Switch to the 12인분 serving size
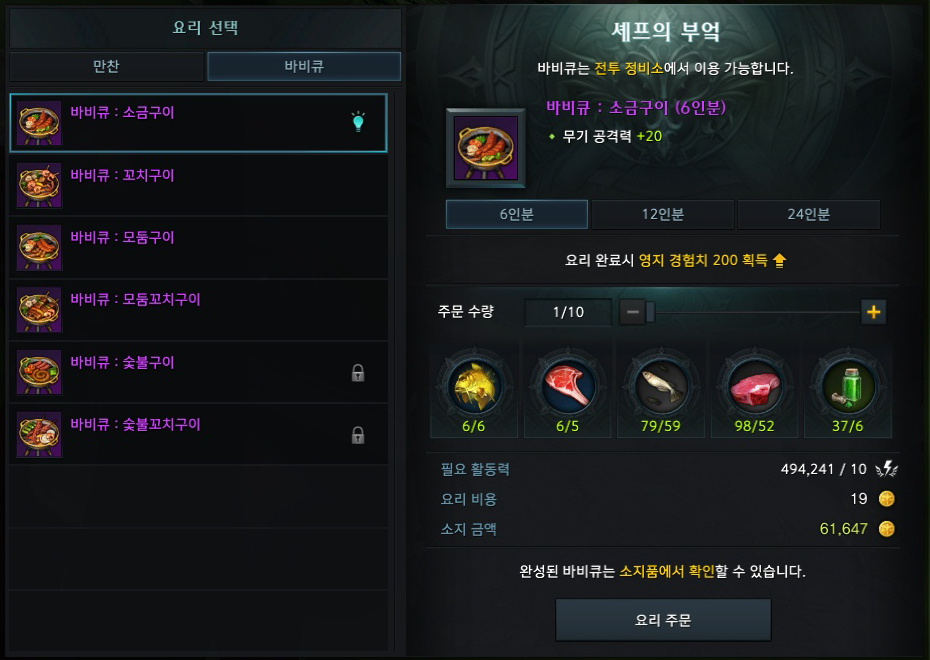This screenshot has height=660, width=930. click(x=663, y=214)
